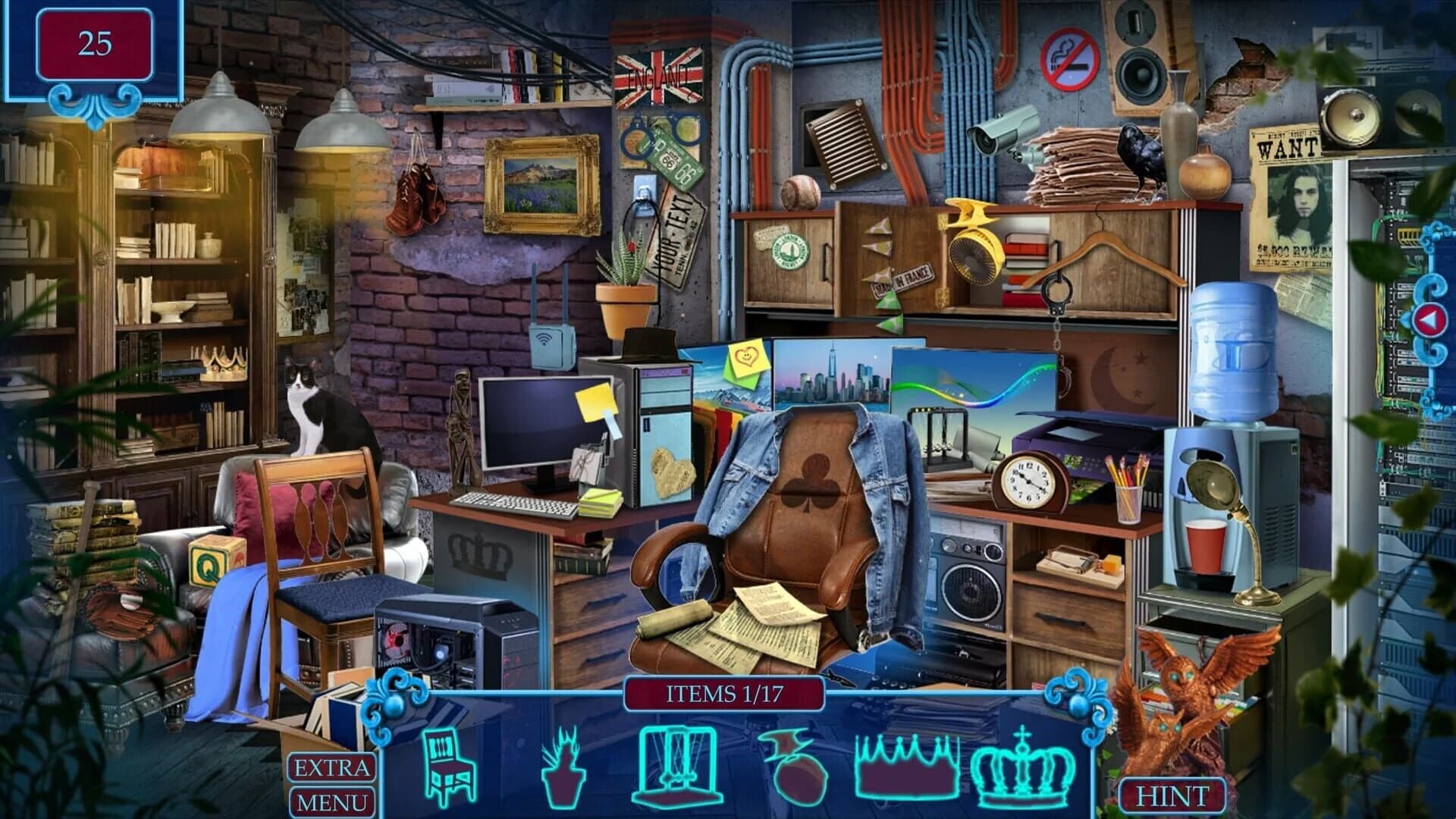Click the timer showing 25
The image size is (1456, 819).
[94, 42]
